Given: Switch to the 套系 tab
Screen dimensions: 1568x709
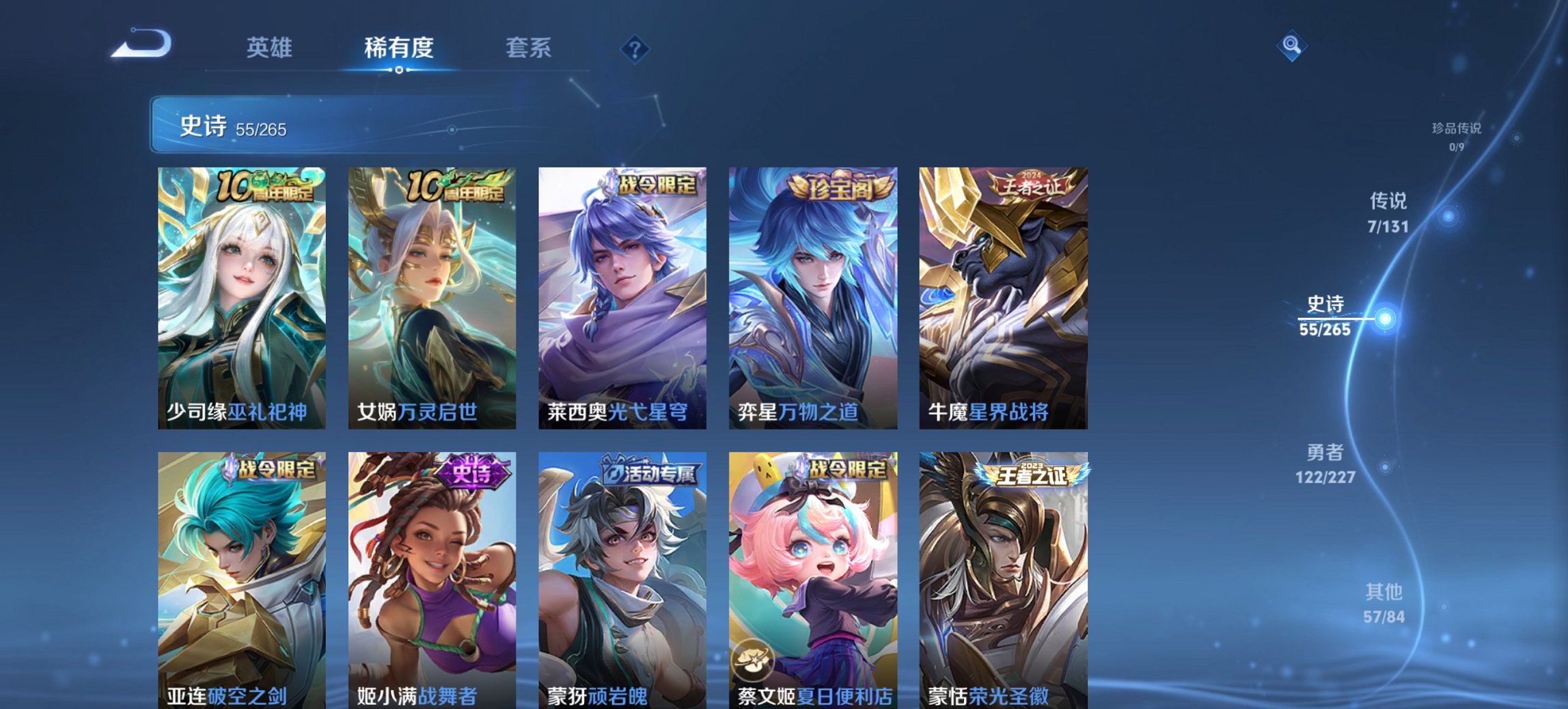Looking at the screenshot, I should [528, 48].
